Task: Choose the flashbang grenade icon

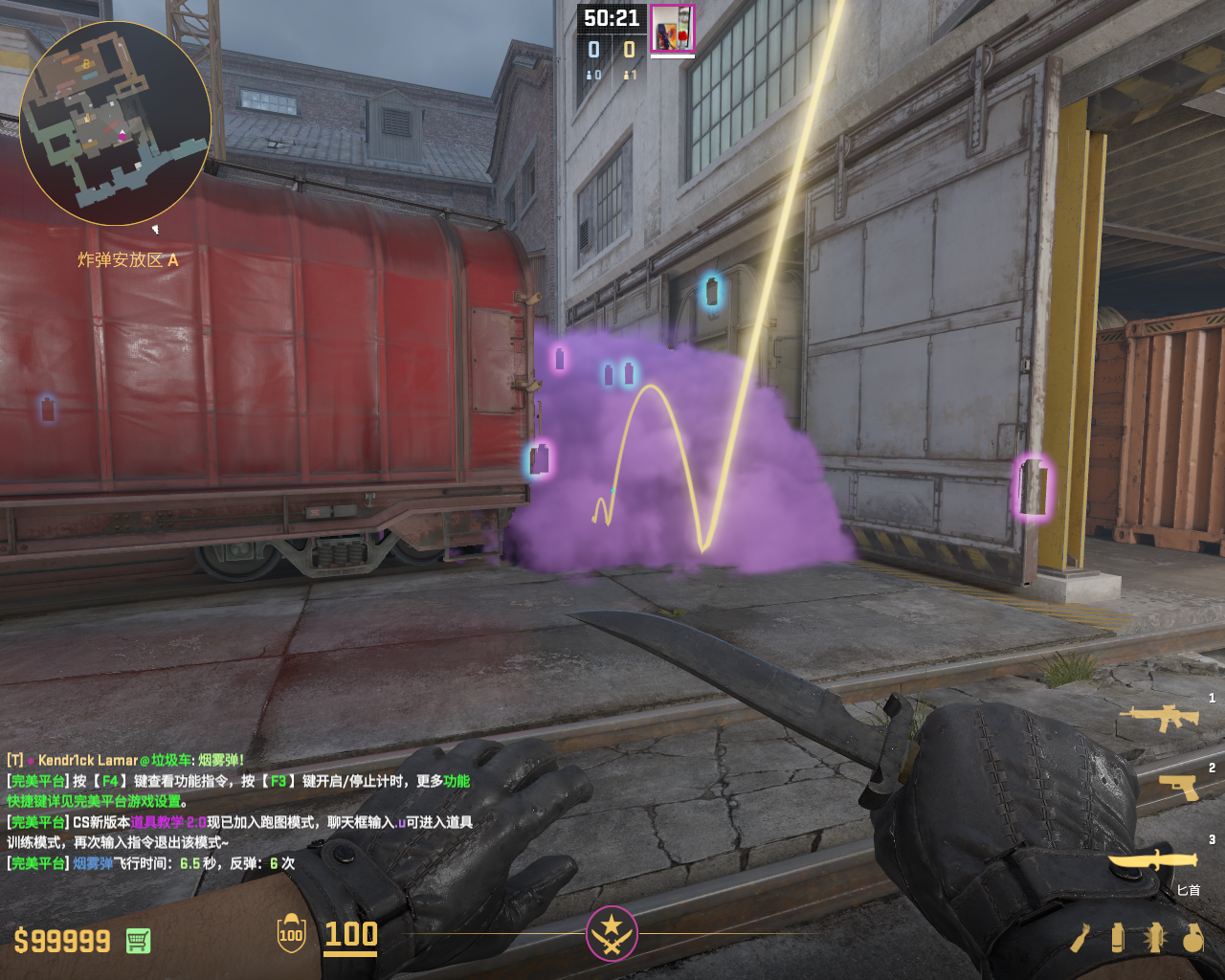Action: [x=1155, y=938]
